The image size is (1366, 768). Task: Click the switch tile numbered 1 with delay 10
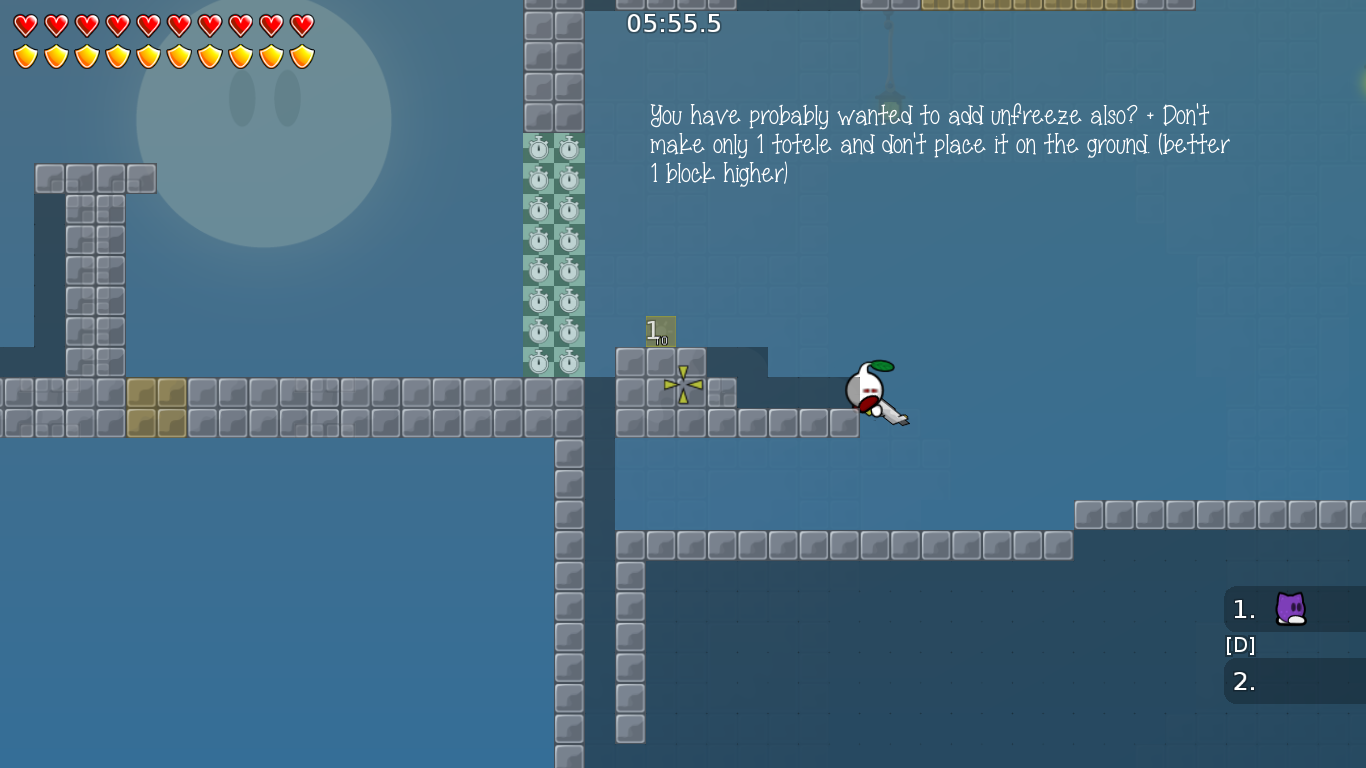pyautogui.click(x=659, y=330)
